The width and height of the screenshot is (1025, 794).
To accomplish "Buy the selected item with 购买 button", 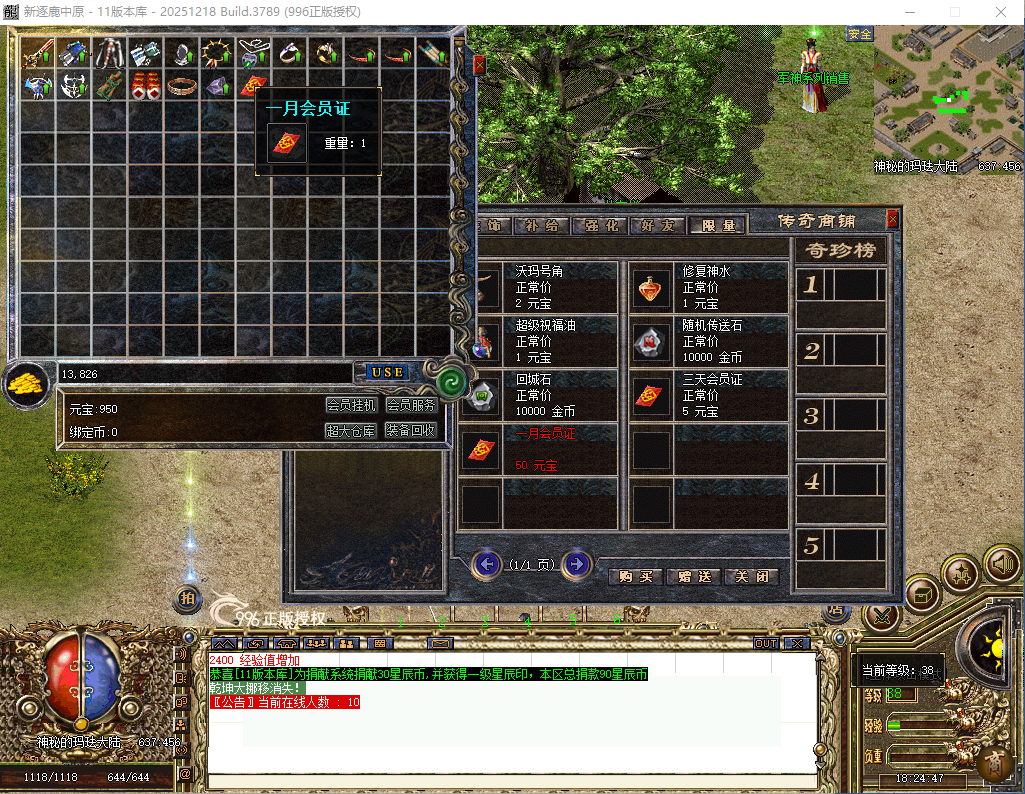I will coord(635,577).
